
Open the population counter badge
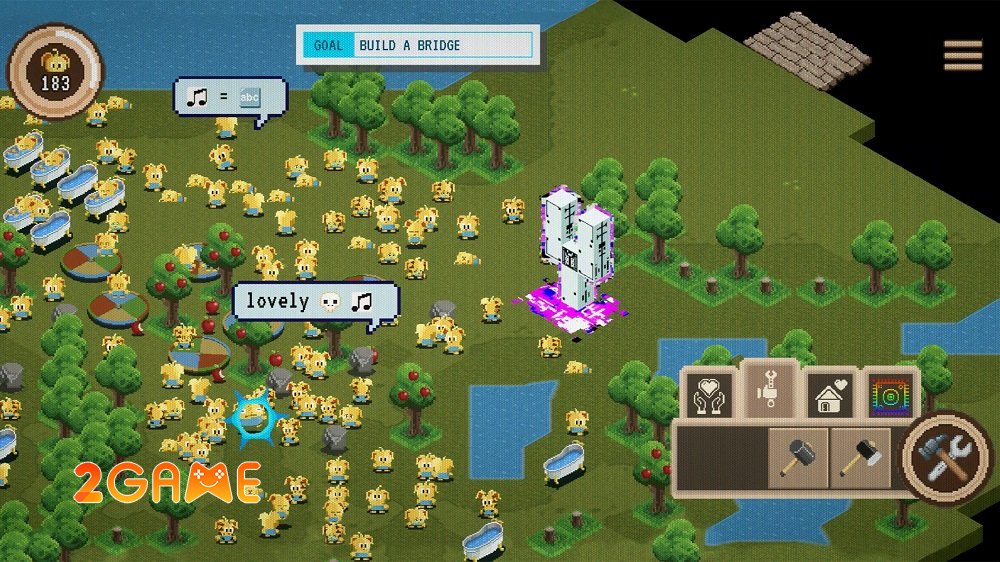[x=55, y=72]
